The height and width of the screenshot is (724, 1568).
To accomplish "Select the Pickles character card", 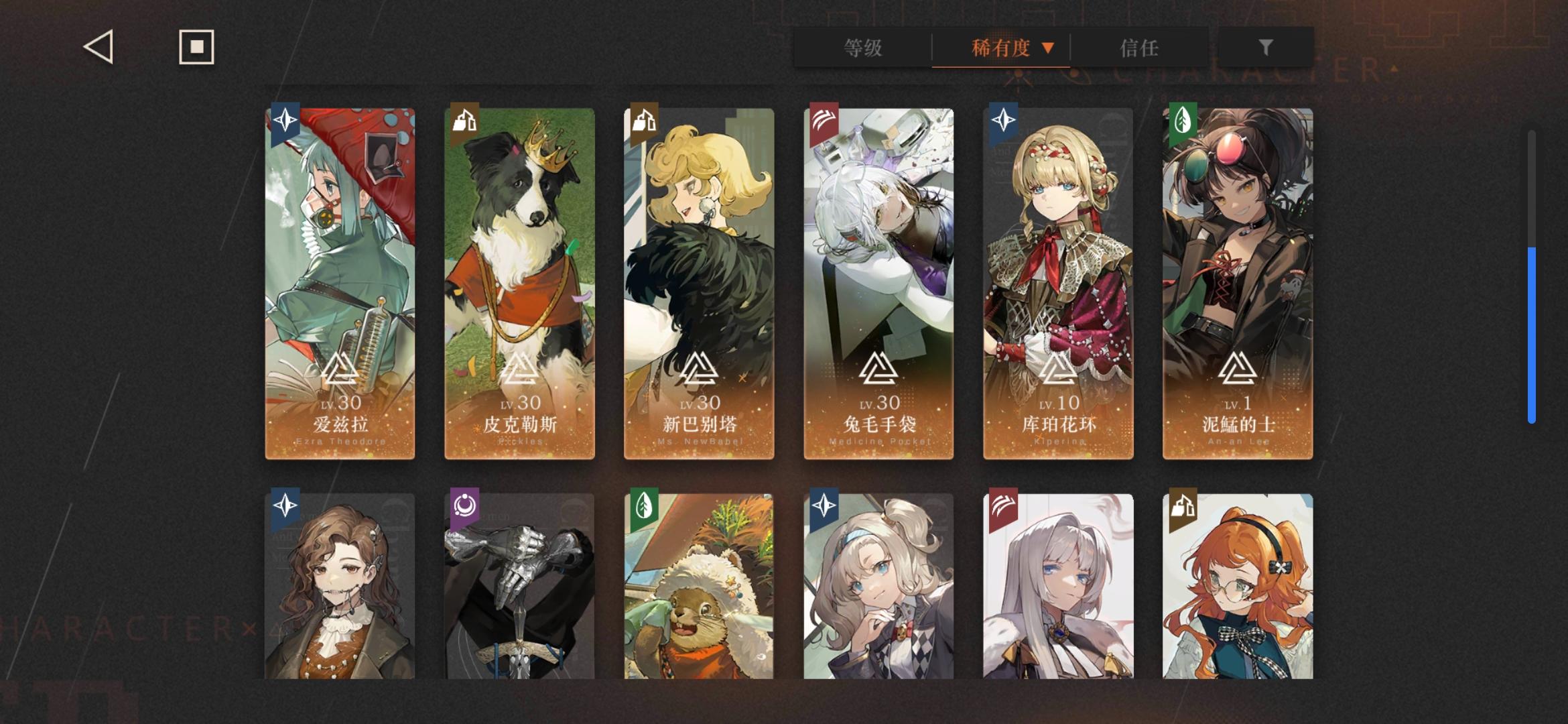I will pos(519,282).
